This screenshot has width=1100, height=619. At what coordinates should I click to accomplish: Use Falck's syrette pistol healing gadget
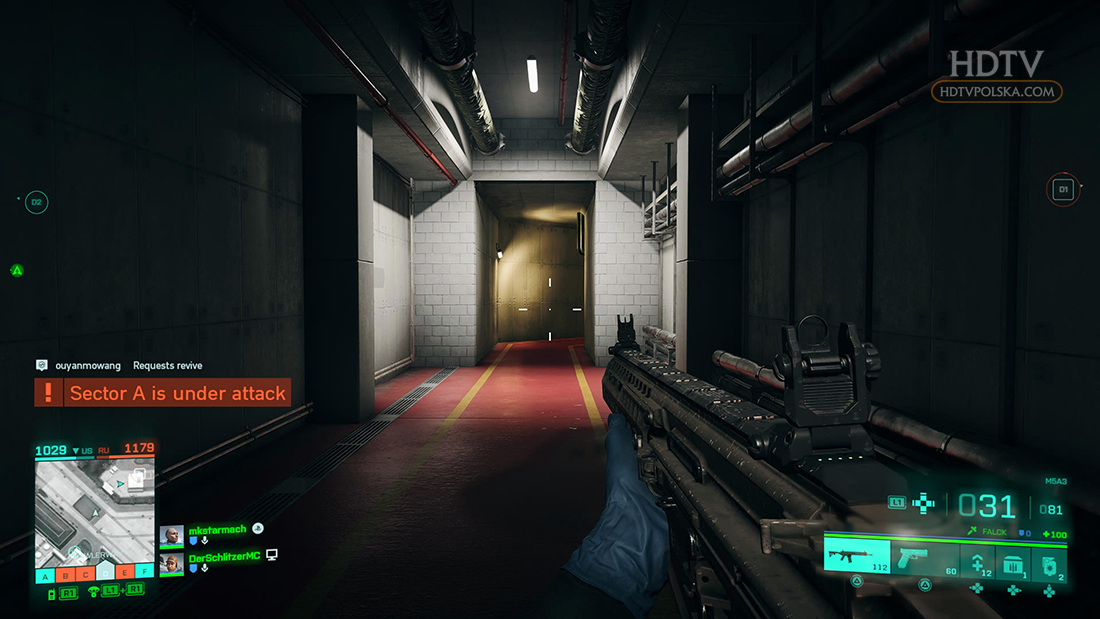point(977,556)
